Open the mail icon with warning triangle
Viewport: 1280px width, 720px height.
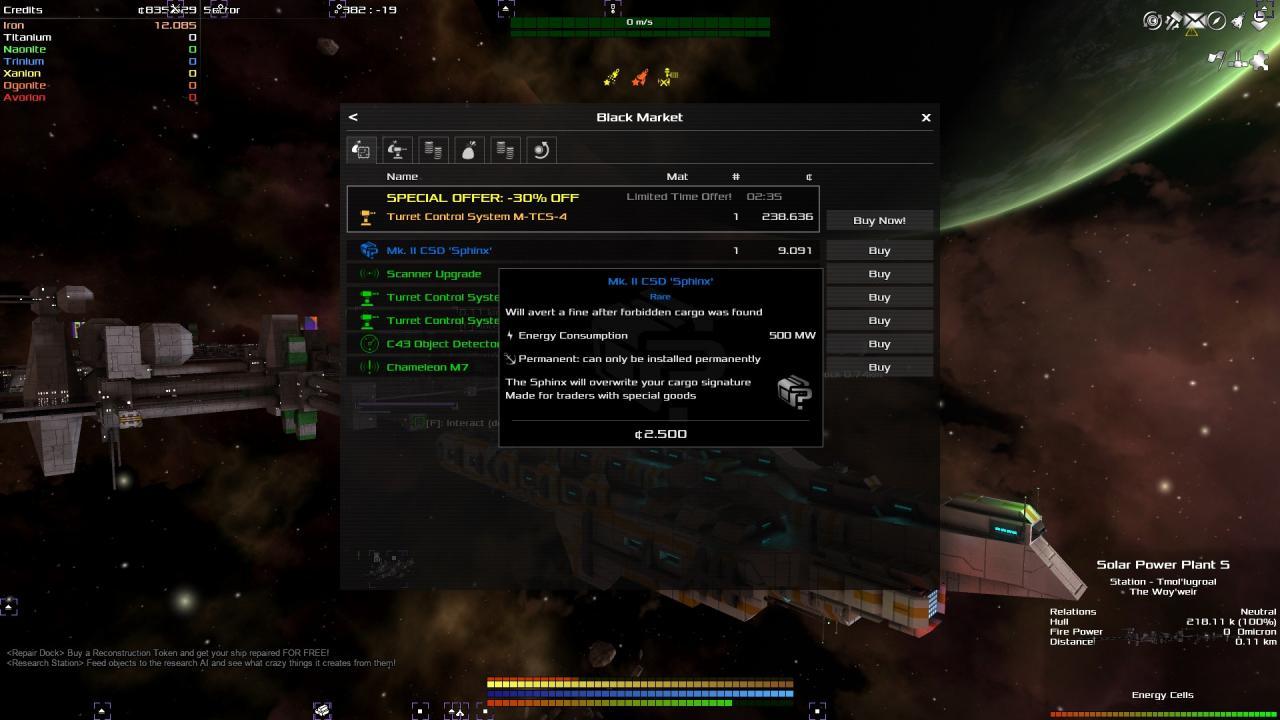point(1192,20)
